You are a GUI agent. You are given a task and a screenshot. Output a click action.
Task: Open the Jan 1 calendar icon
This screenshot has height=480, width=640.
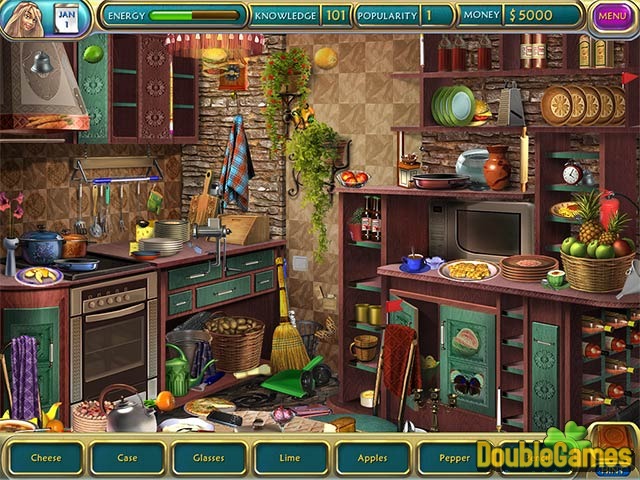[x=68, y=18]
